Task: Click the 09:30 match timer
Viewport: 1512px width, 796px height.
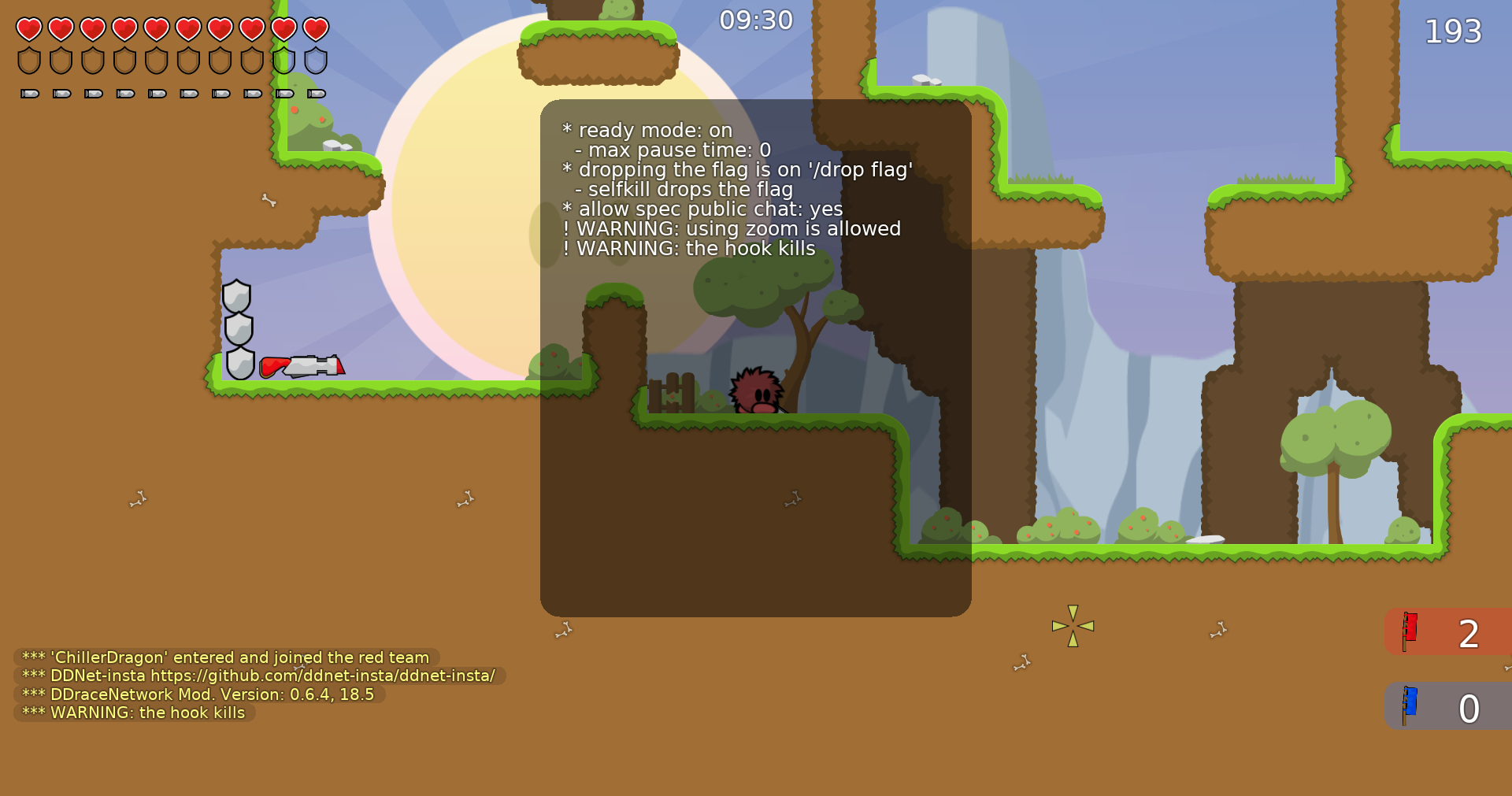Action: coord(755,20)
